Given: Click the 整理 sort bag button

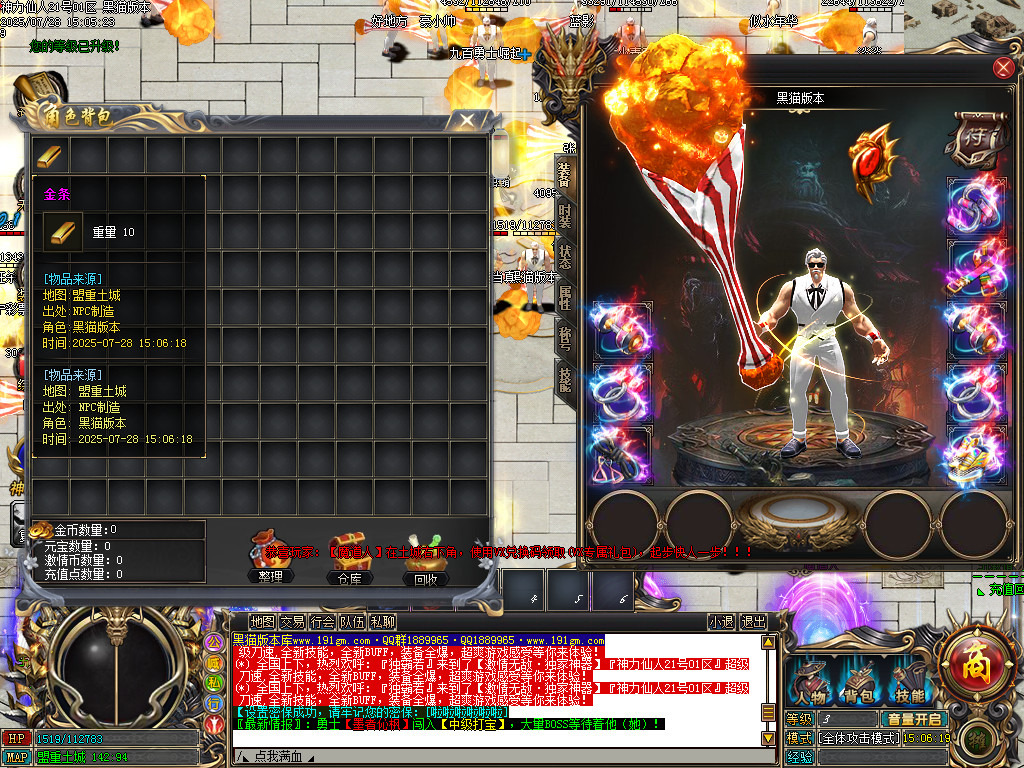Looking at the screenshot, I should (x=270, y=562).
